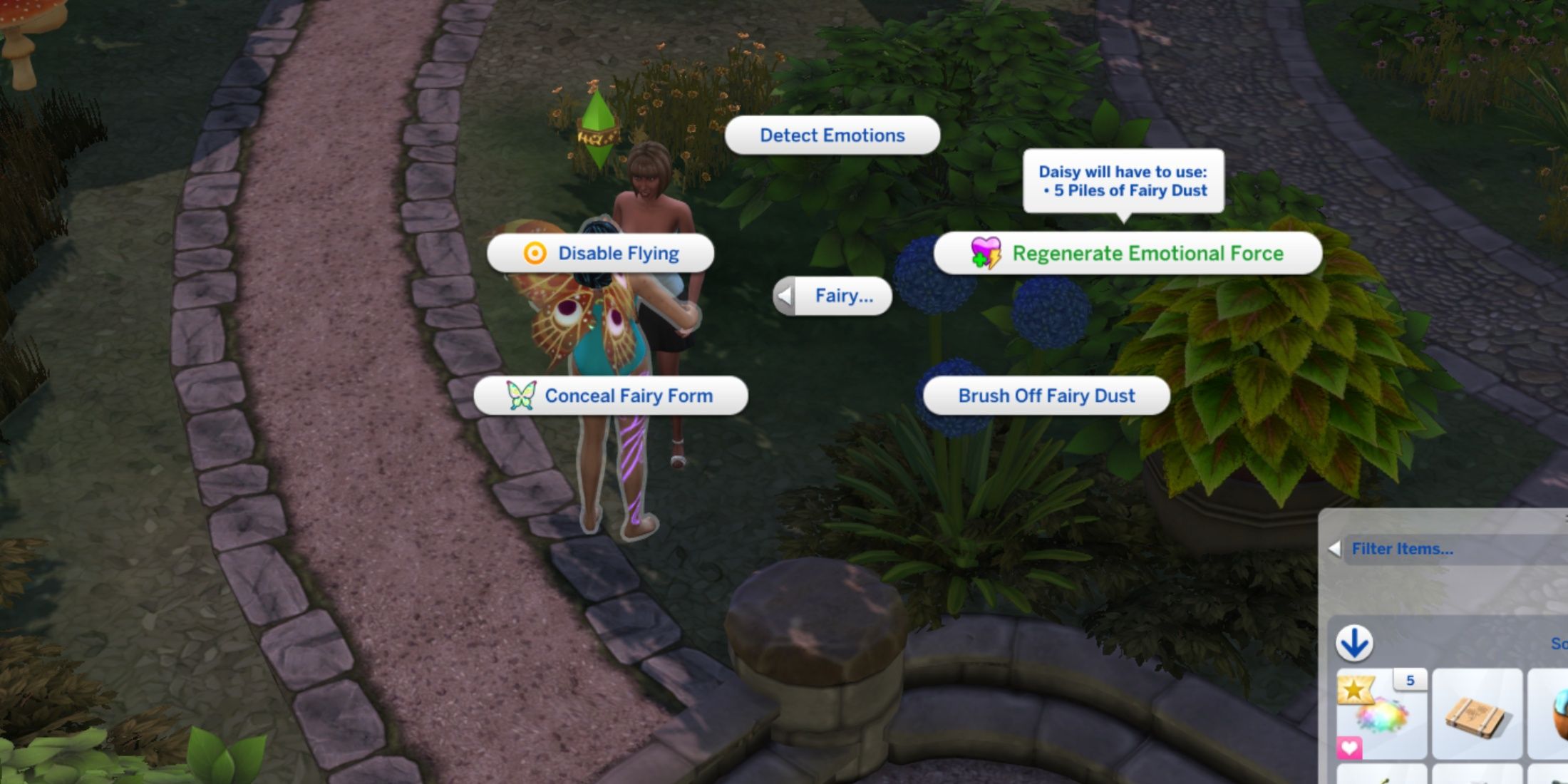Click the gold star badge on the fairy dust
Screen dimensions: 1568x784
point(1356,688)
